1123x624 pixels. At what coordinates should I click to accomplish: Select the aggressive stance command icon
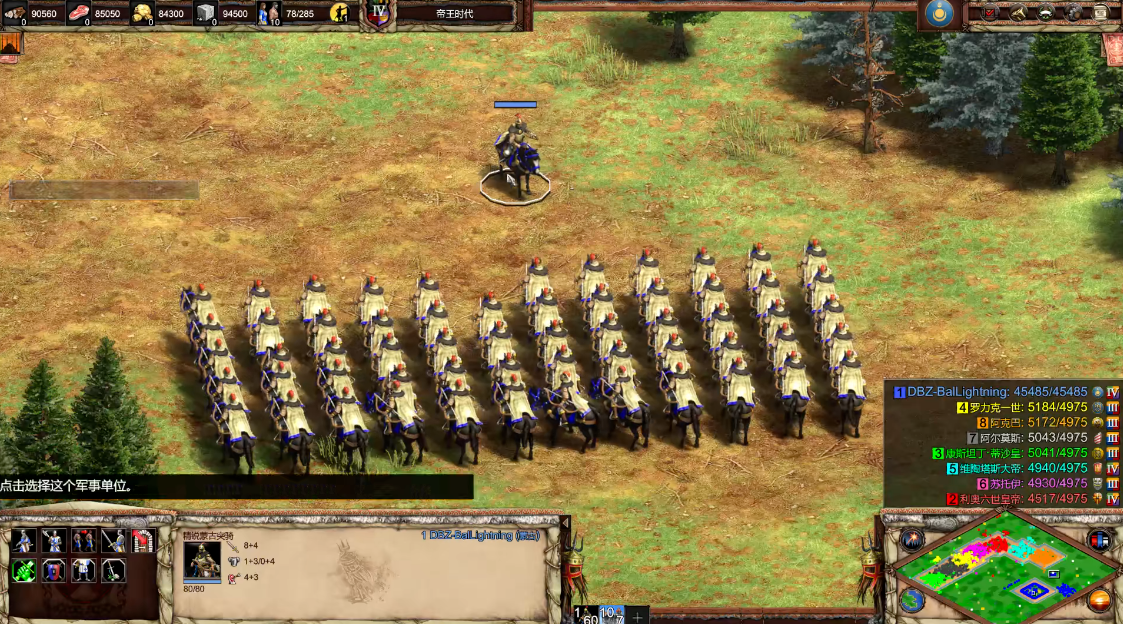(x=24, y=541)
